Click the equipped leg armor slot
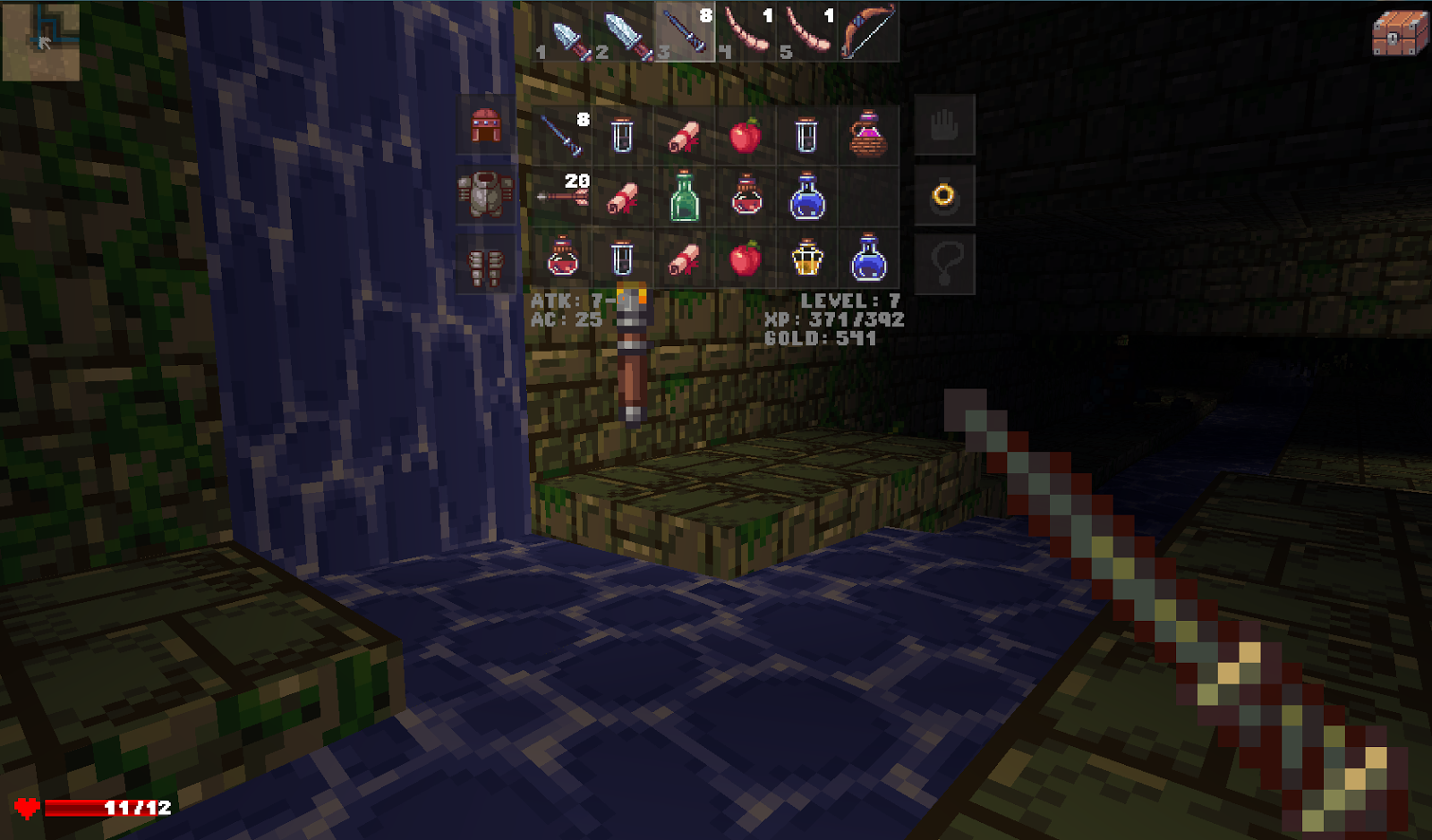 coord(484,264)
